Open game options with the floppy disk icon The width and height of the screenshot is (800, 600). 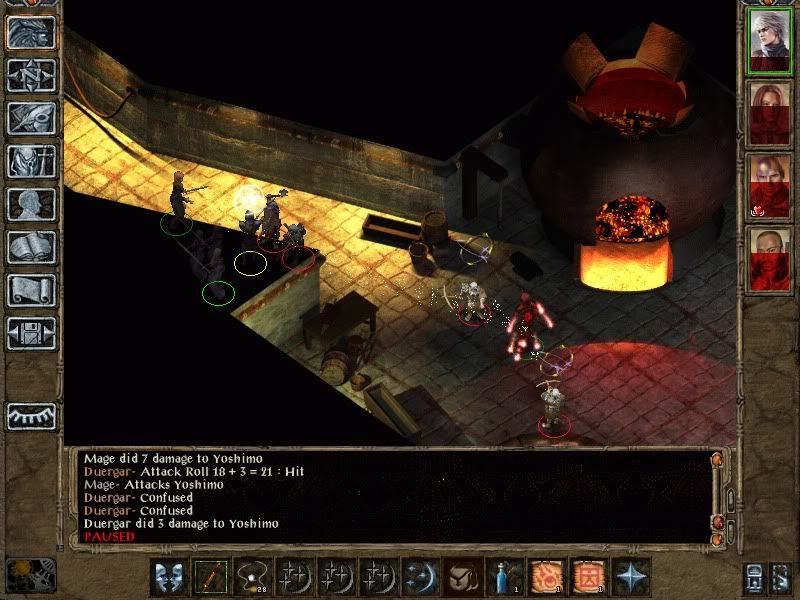pos(30,332)
